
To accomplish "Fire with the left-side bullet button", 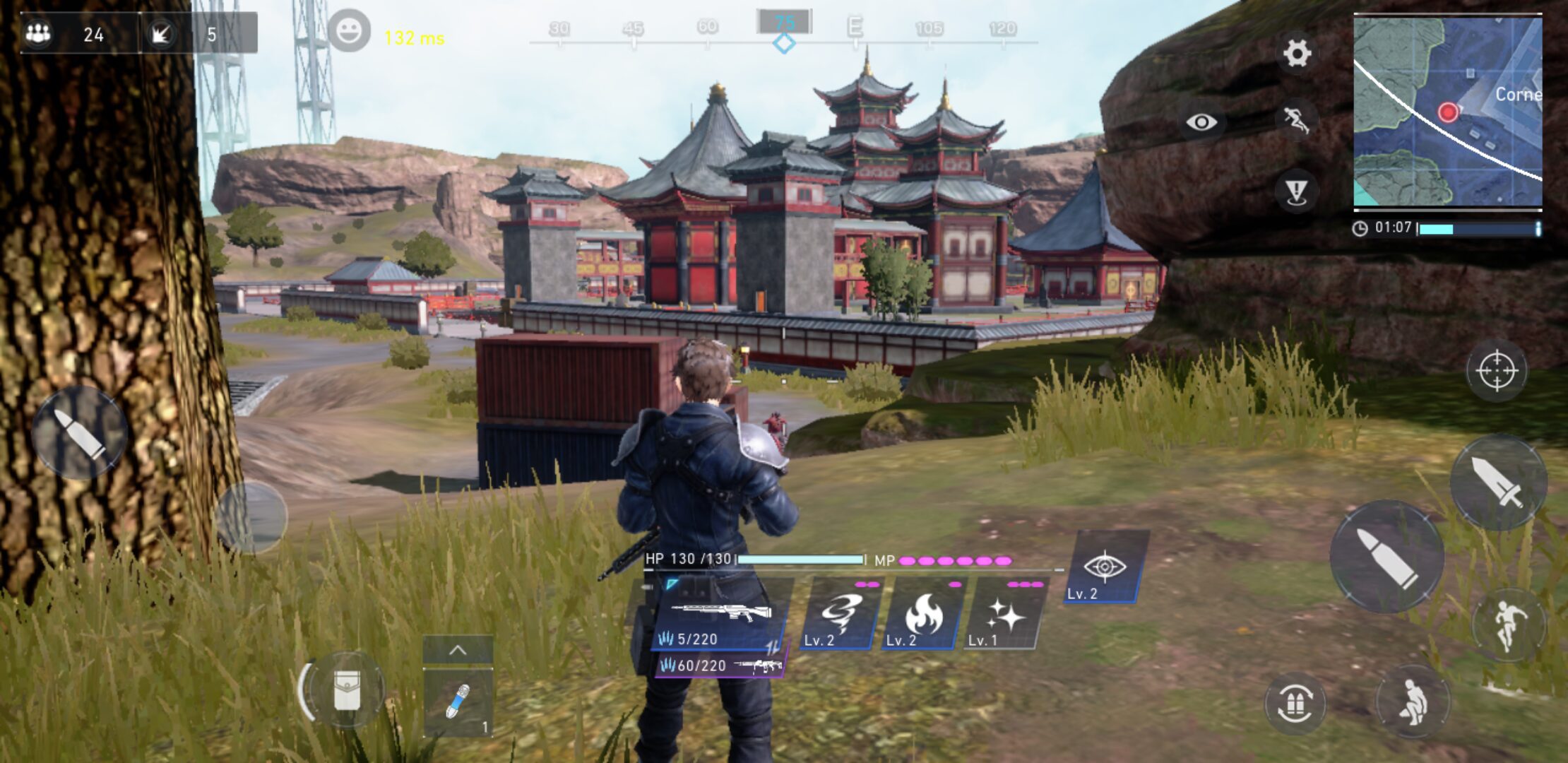I will [79, 432].
